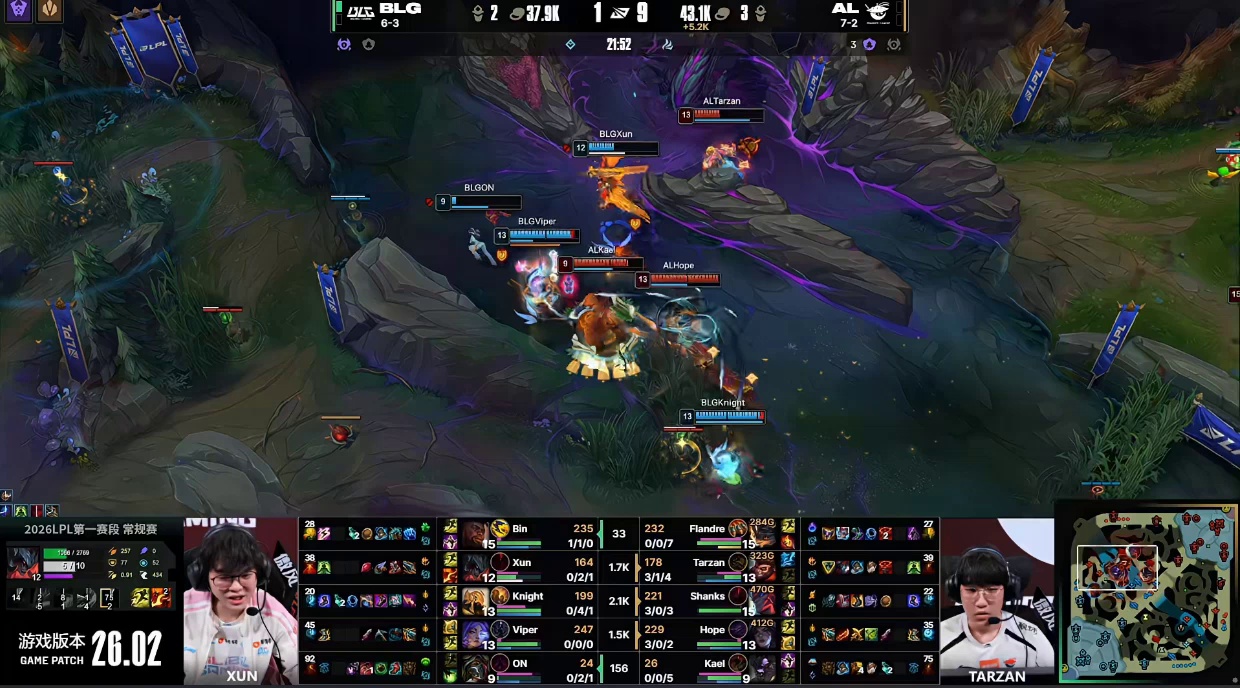Click the selected champion portrait in stats panel

pos(23,561)
